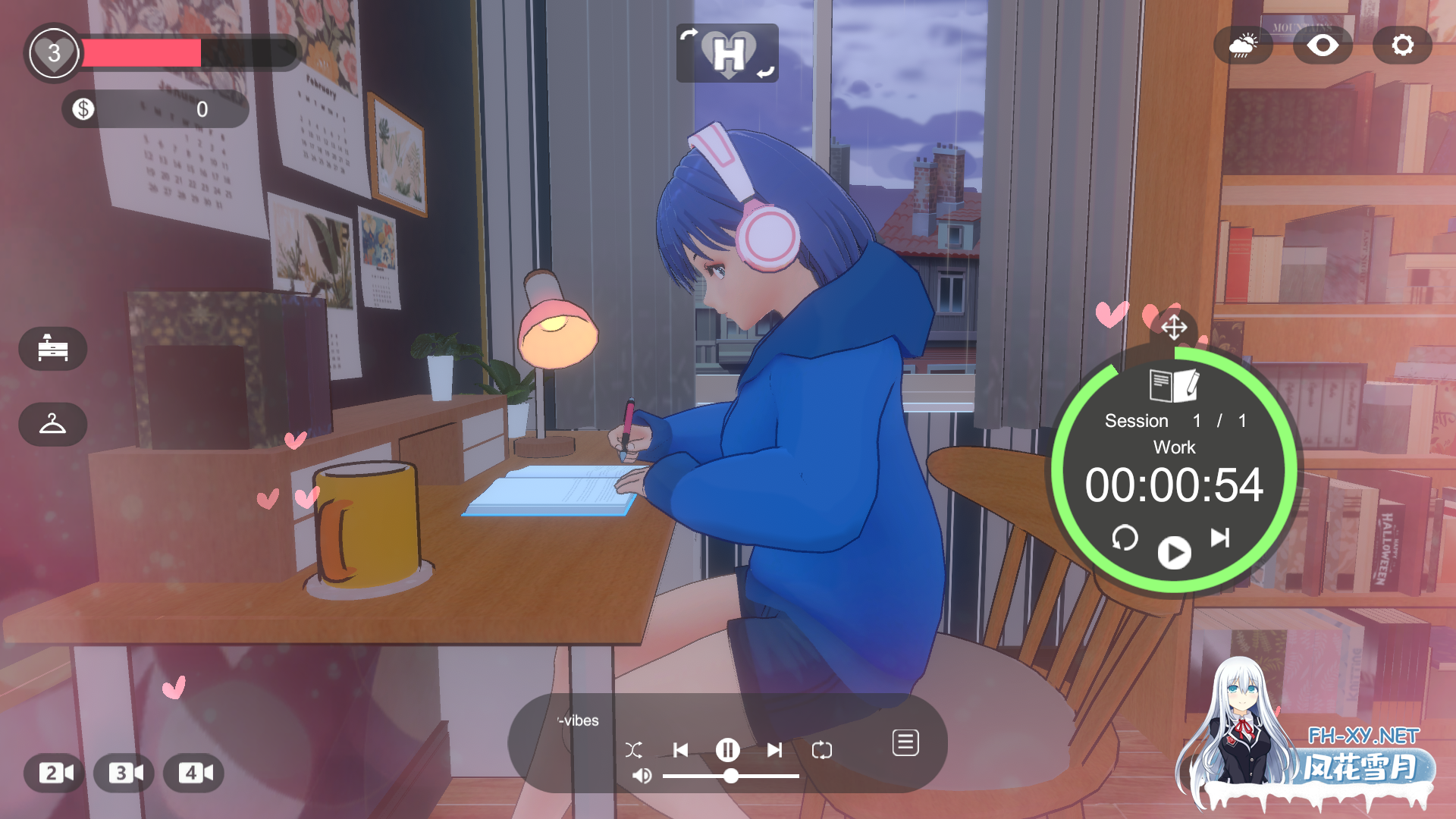Screen dimensions: 1456x819
Task: Restart the Work timer
Action: pos(1125,539)
